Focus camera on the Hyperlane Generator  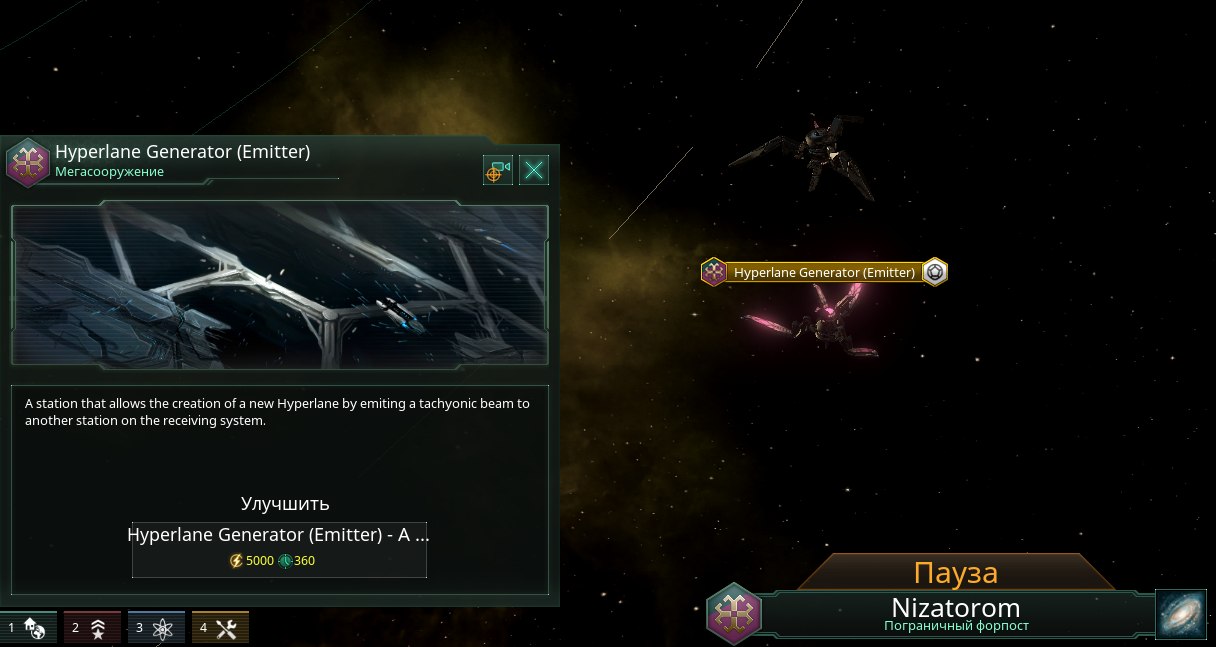(497, 170)
